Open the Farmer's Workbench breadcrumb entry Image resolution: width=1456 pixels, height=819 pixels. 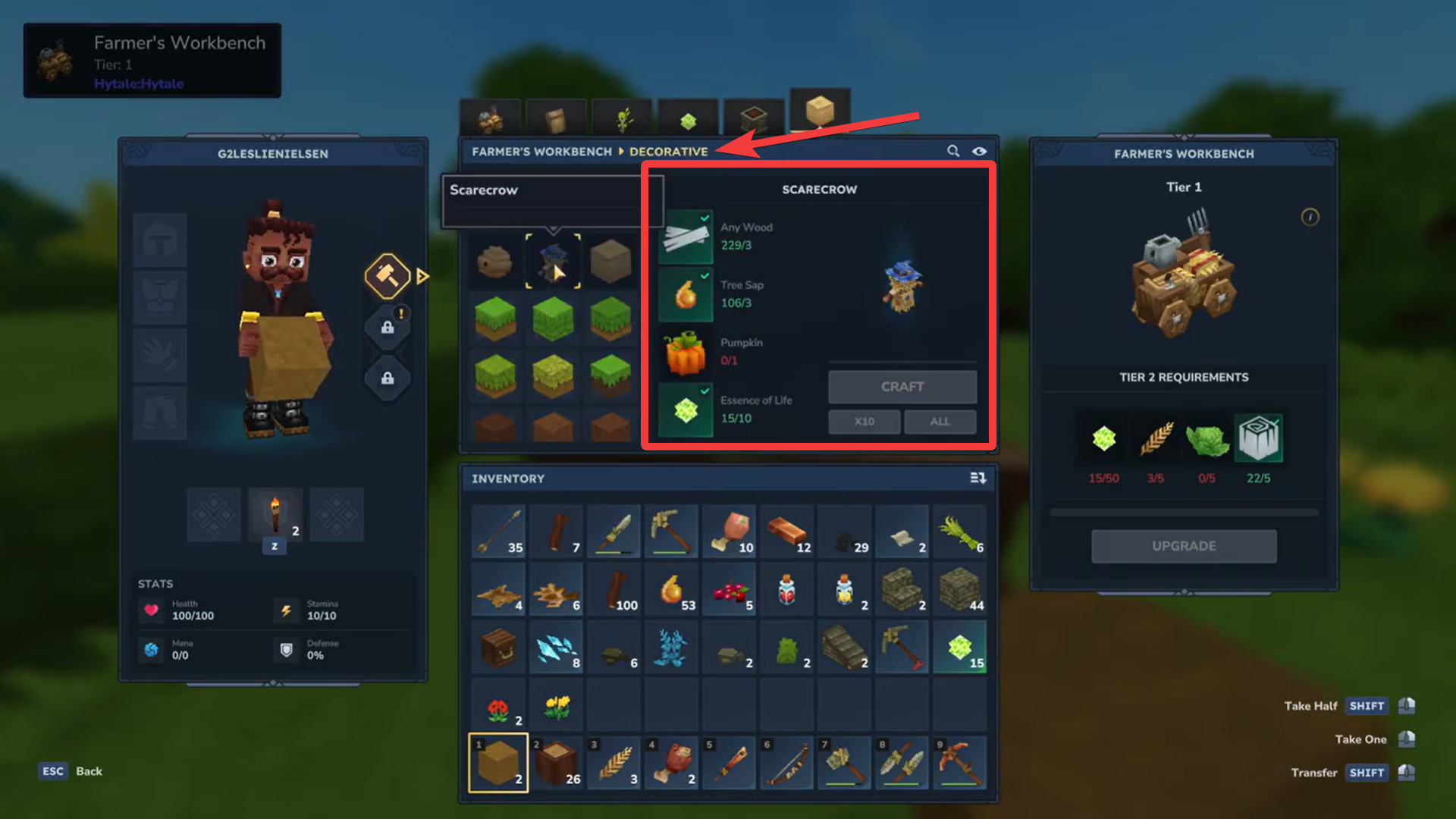click(x=543, y=151)
